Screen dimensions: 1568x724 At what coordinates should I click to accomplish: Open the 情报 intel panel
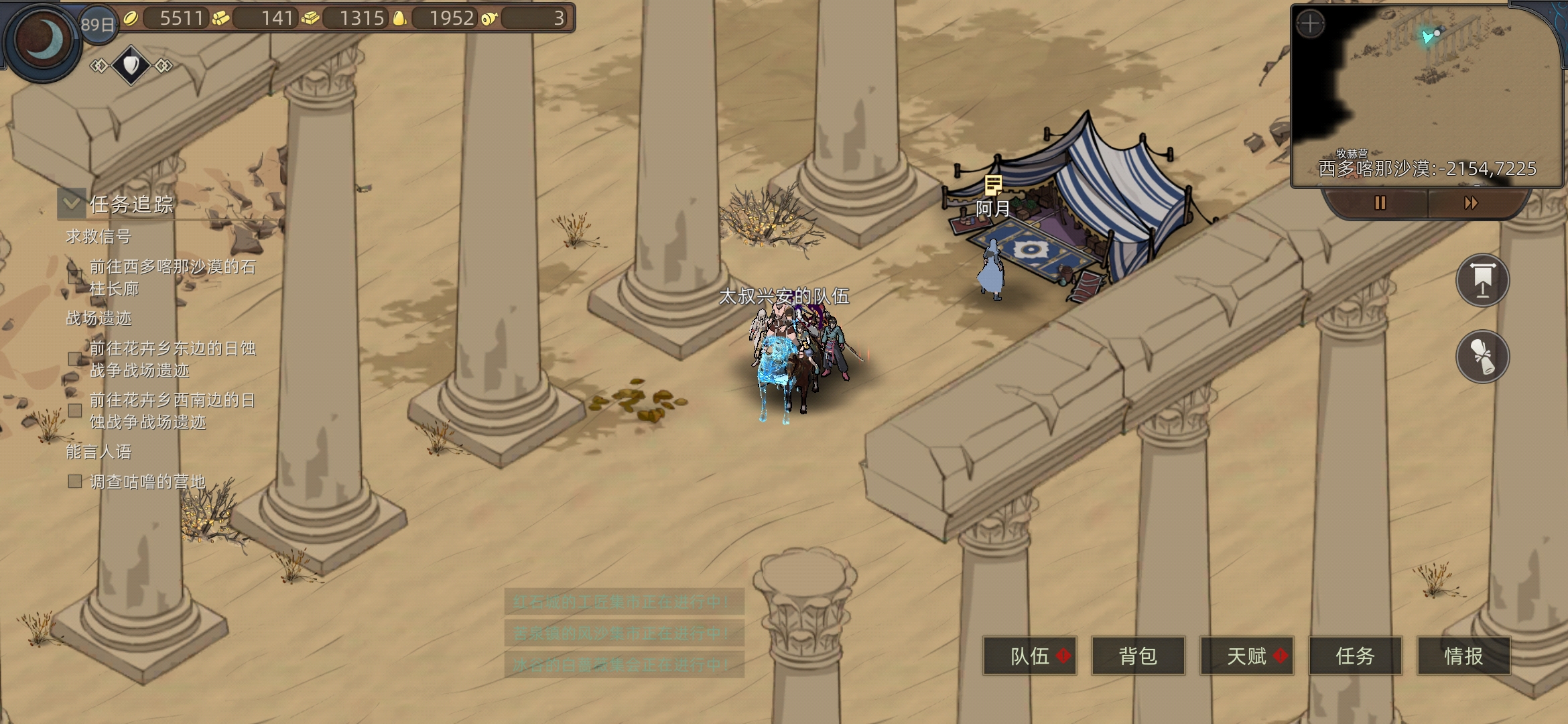(x=1463, y=656)
